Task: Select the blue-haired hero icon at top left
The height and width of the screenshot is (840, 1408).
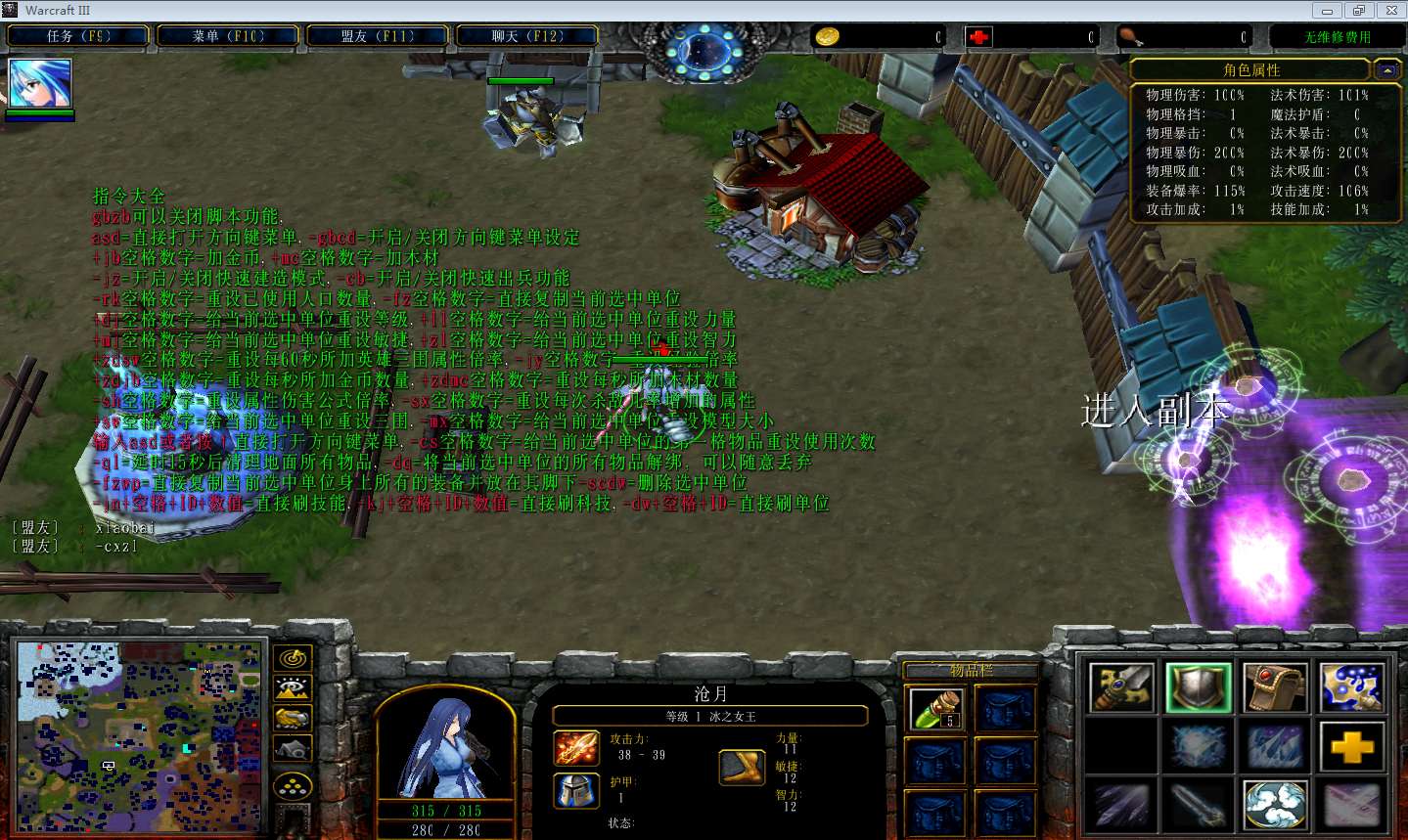Action: pyautogui.click(x=40, y=83)
